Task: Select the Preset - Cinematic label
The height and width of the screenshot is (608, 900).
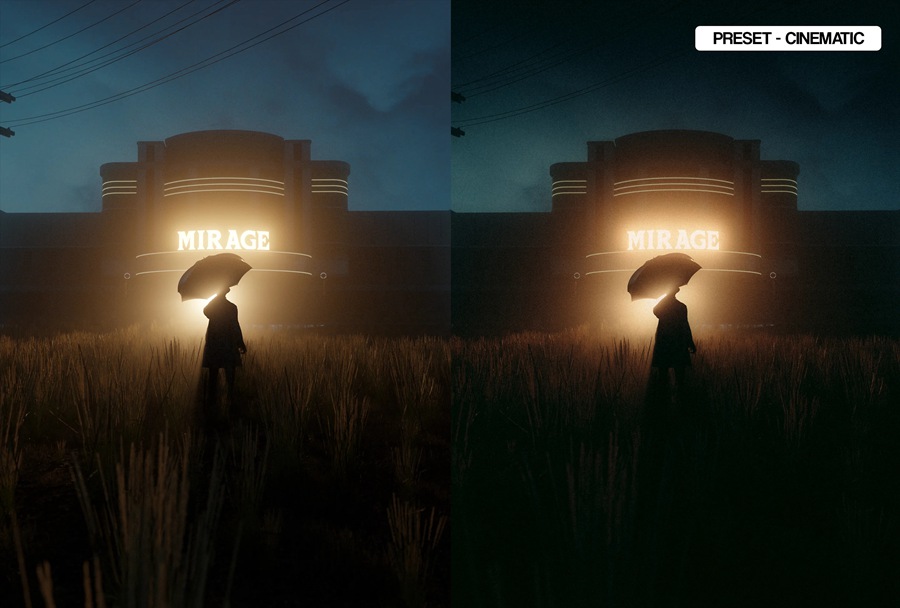Action: coord(788,39)
